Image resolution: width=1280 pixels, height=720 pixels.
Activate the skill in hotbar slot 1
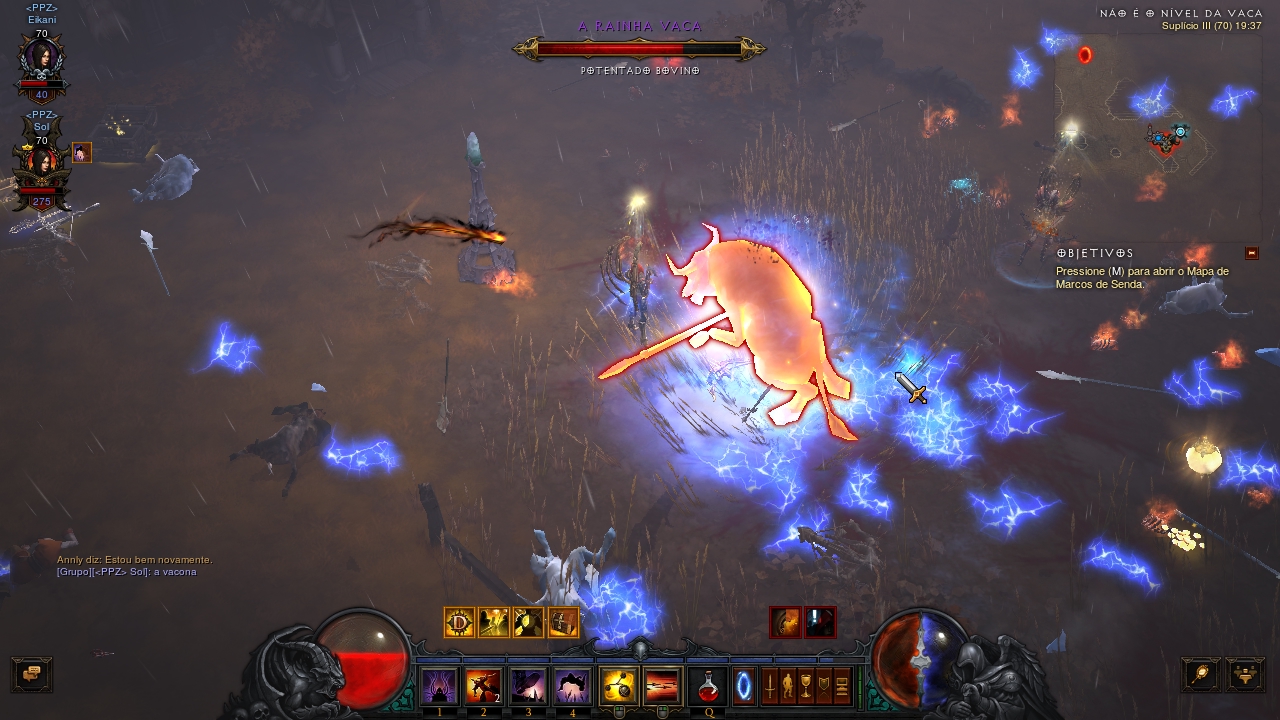[x=439, y=686]
